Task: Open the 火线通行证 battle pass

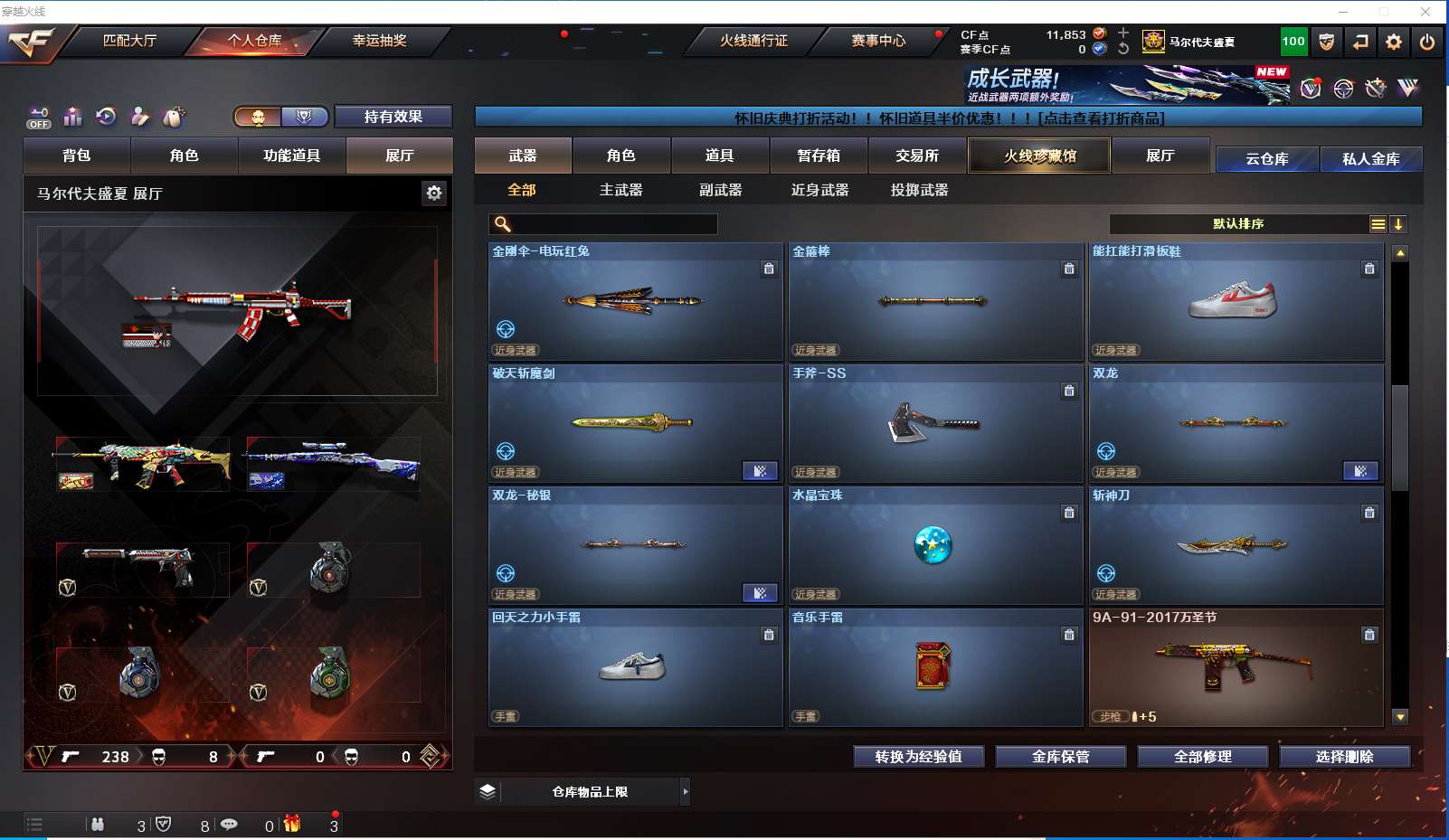Action: click(x=753, y=41)
